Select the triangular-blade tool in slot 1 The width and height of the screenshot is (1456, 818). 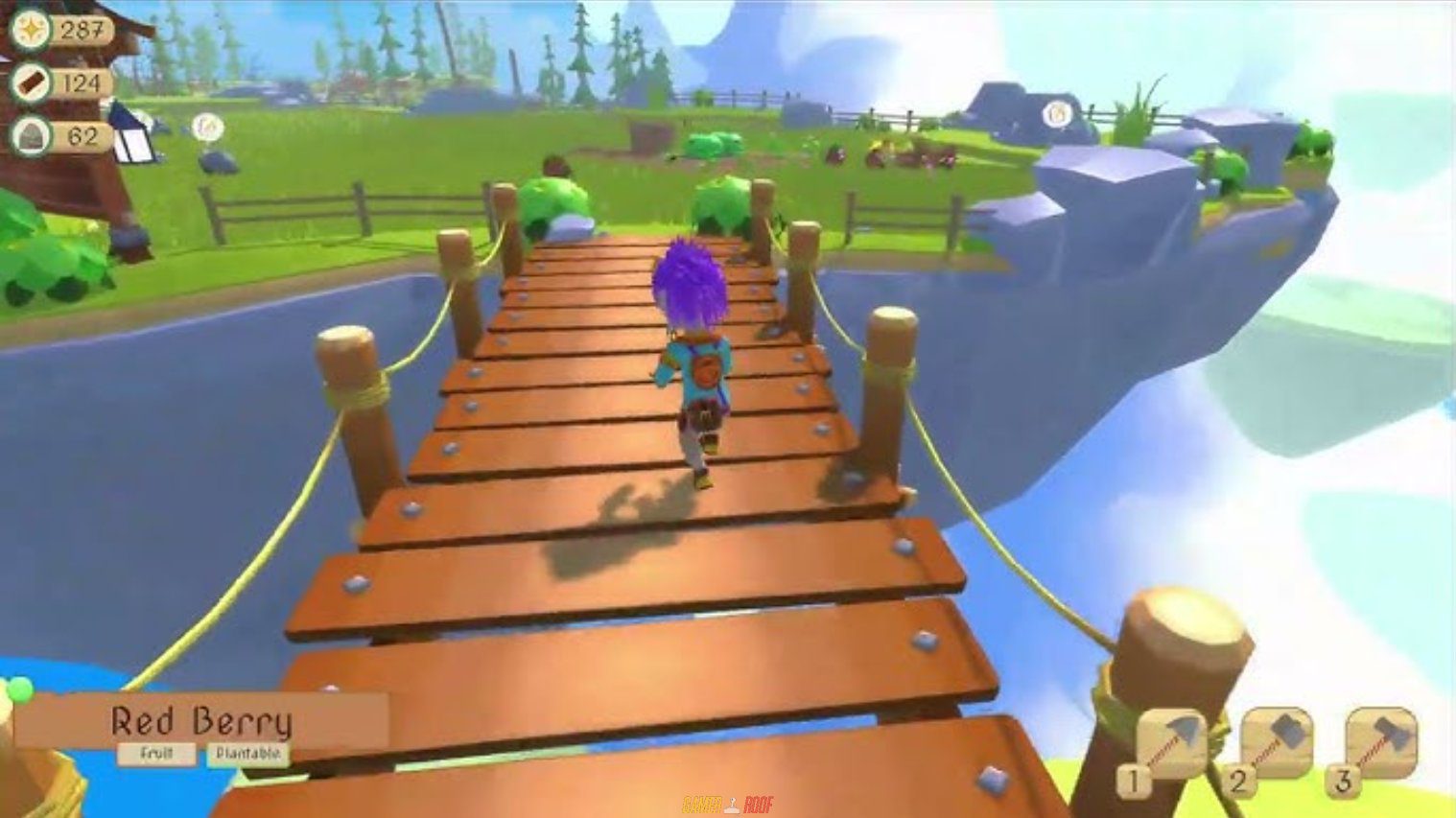click(x=1171, y=743)
